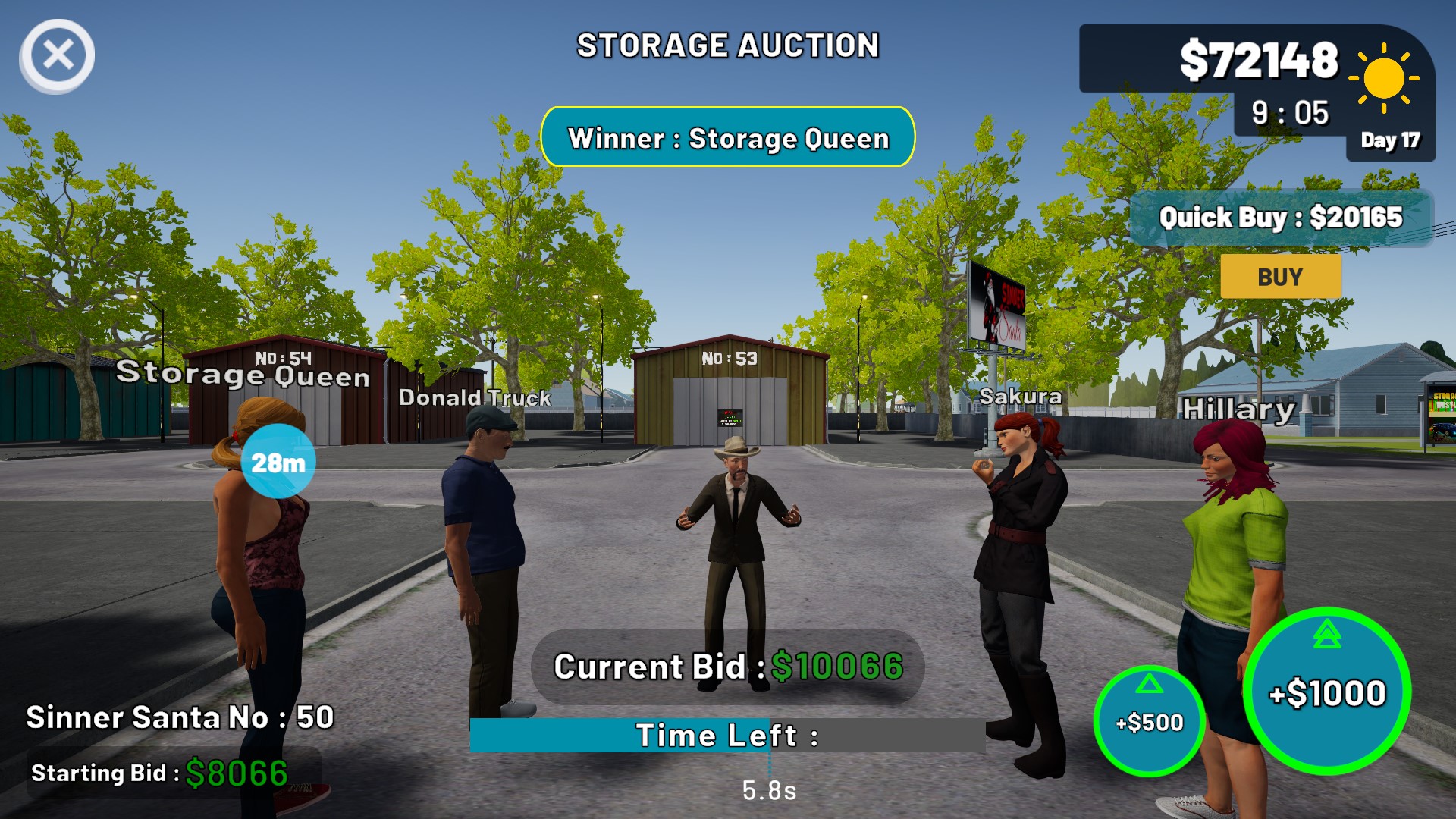This screenshot has height=819, width=1456.
Task: Expand the Quick Buy : $20165 panel
Action: pos(1282,217)
